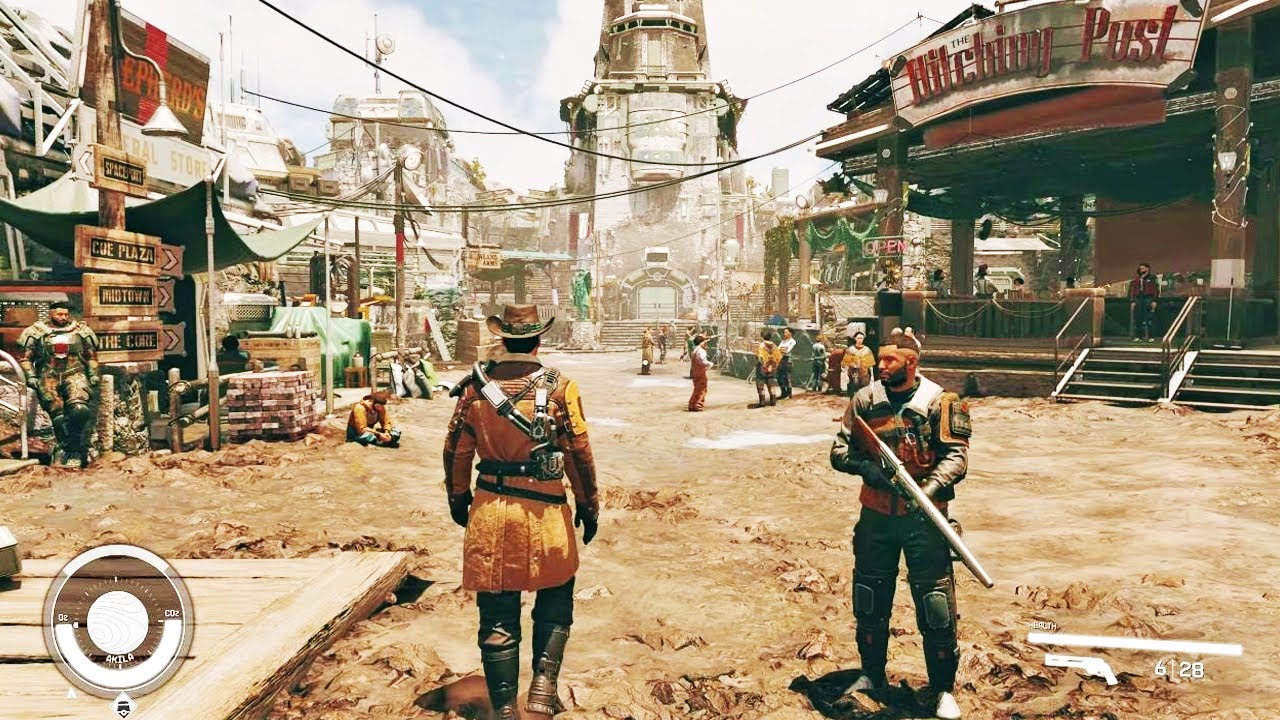The height and width of the screenshot is (720, 1280).
Task: Select the equipped revolver weapon icon
Action: (x=1081, y=668)
